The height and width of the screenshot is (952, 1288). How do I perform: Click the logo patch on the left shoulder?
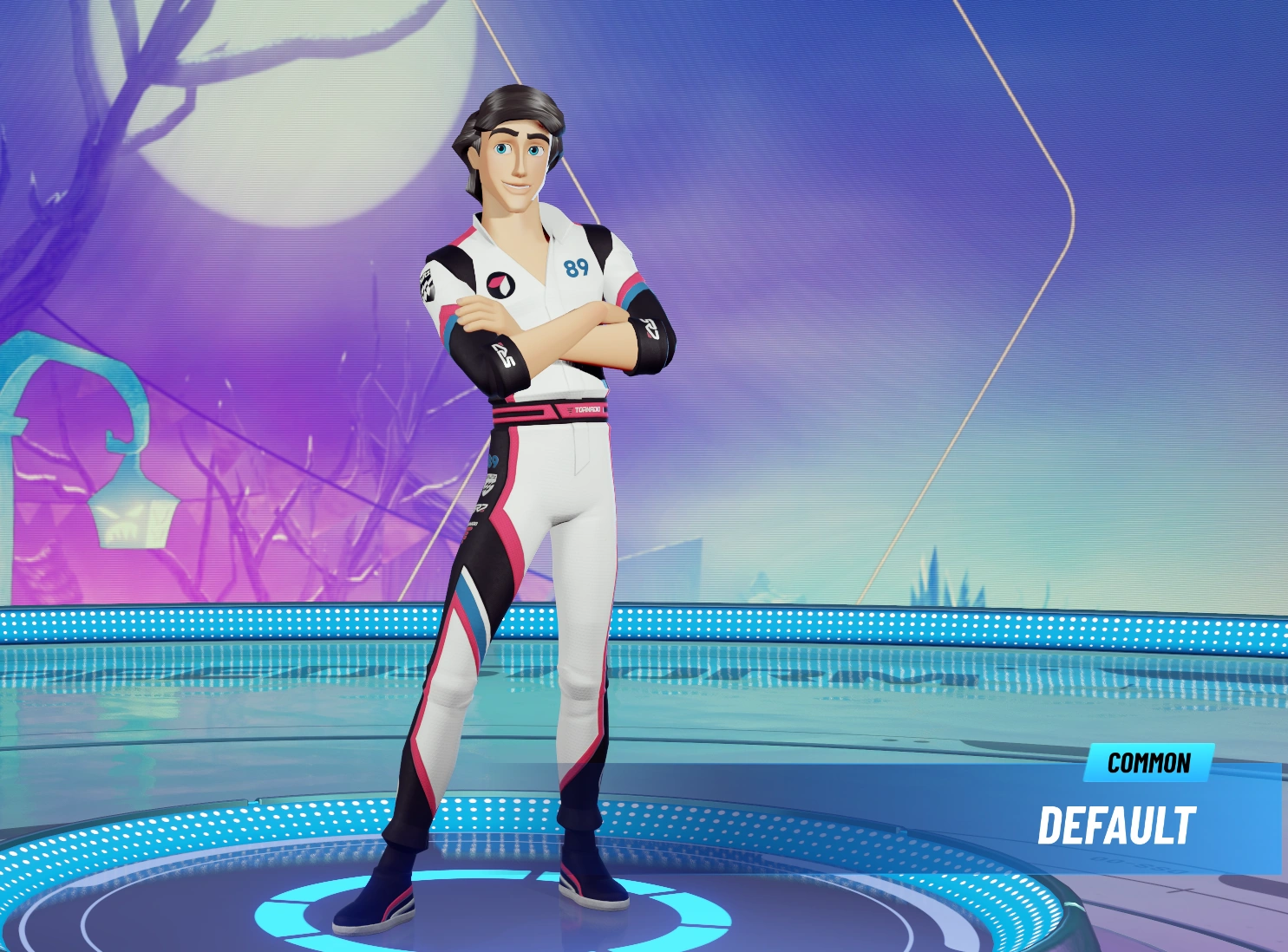pyautogui.click(x=428, y=284)
